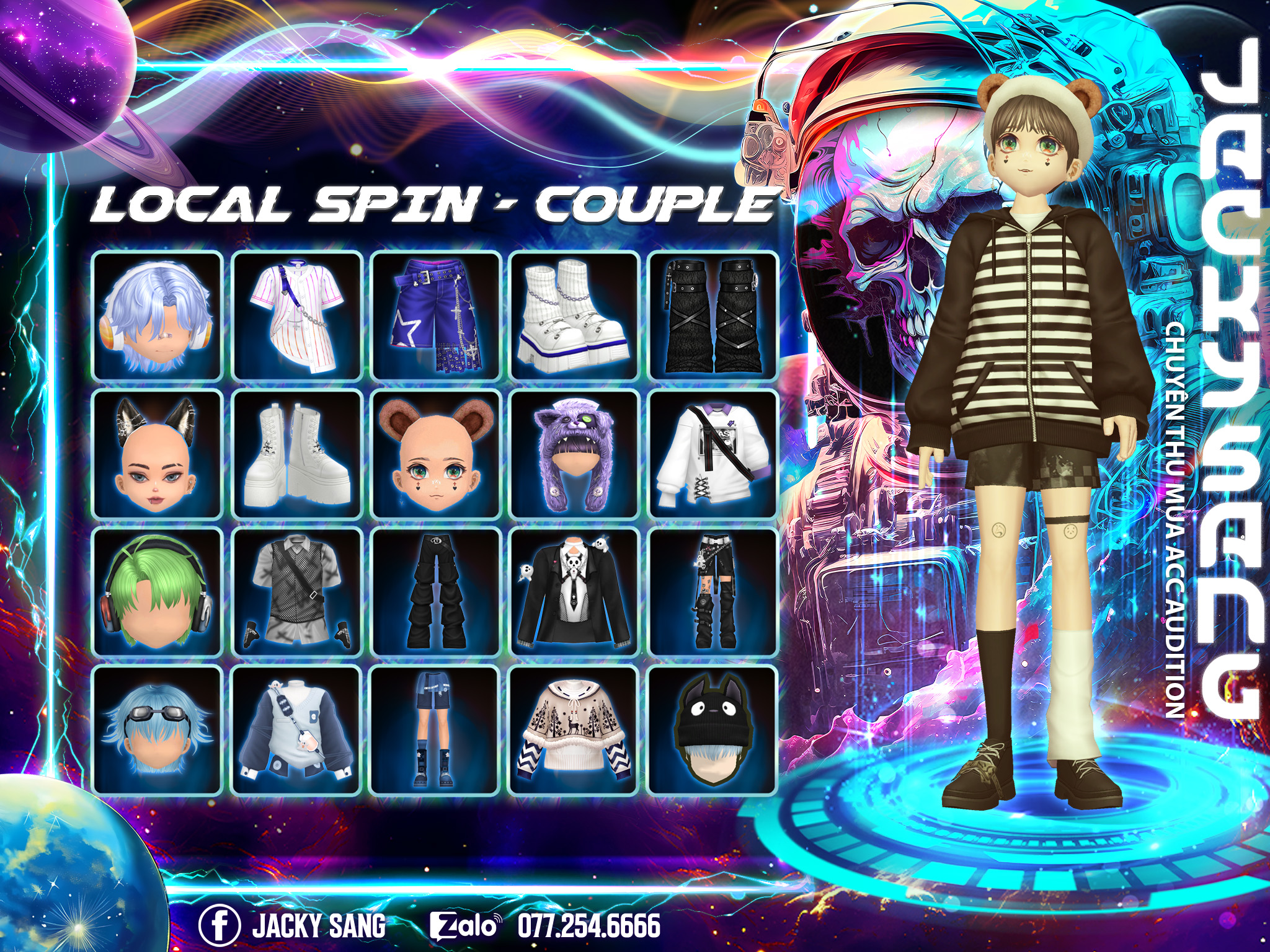The image size is (1270, 952).
Task: Choose the pink striped white shirt
Action: tap(296, 315)
